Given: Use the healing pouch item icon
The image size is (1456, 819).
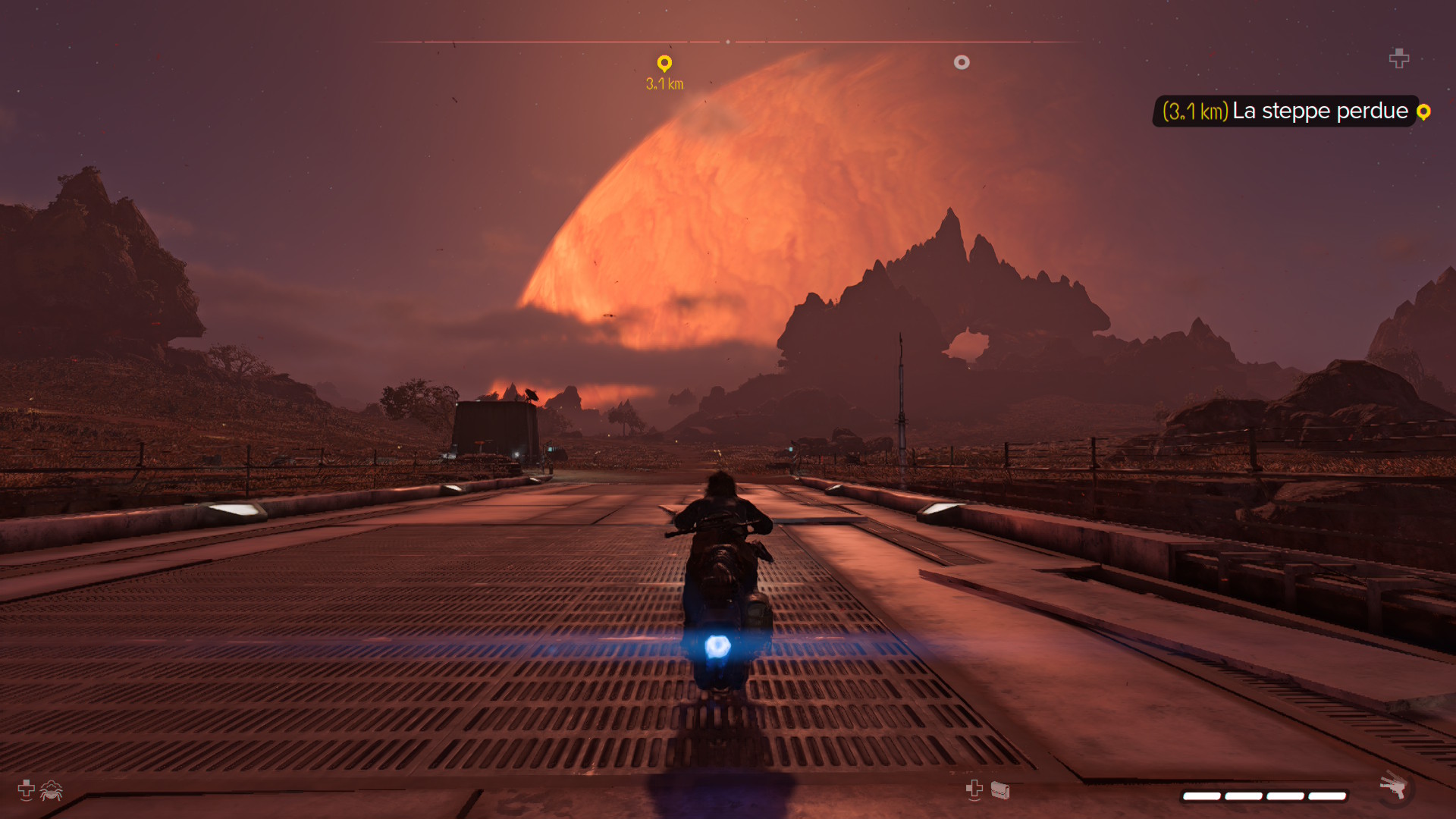Looking at the screenshot, I should (x=1000, y=791).
